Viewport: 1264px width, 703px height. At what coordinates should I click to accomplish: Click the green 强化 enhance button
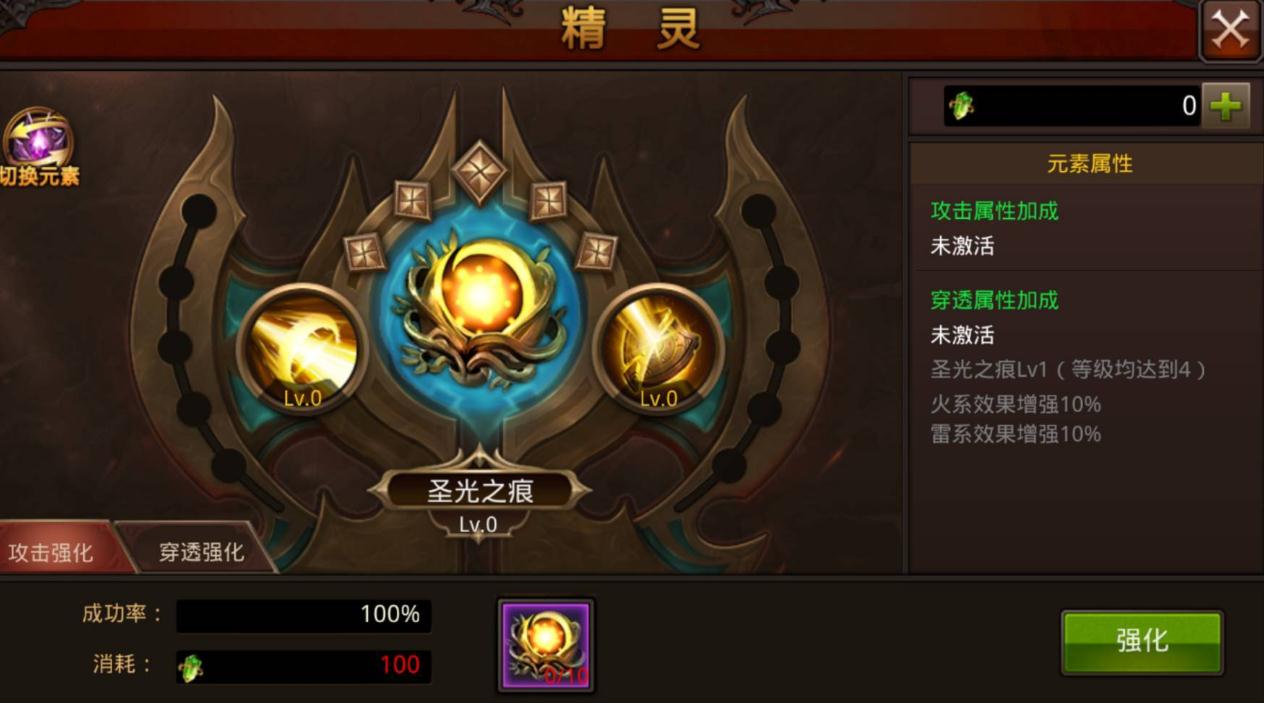(1141, 641)
